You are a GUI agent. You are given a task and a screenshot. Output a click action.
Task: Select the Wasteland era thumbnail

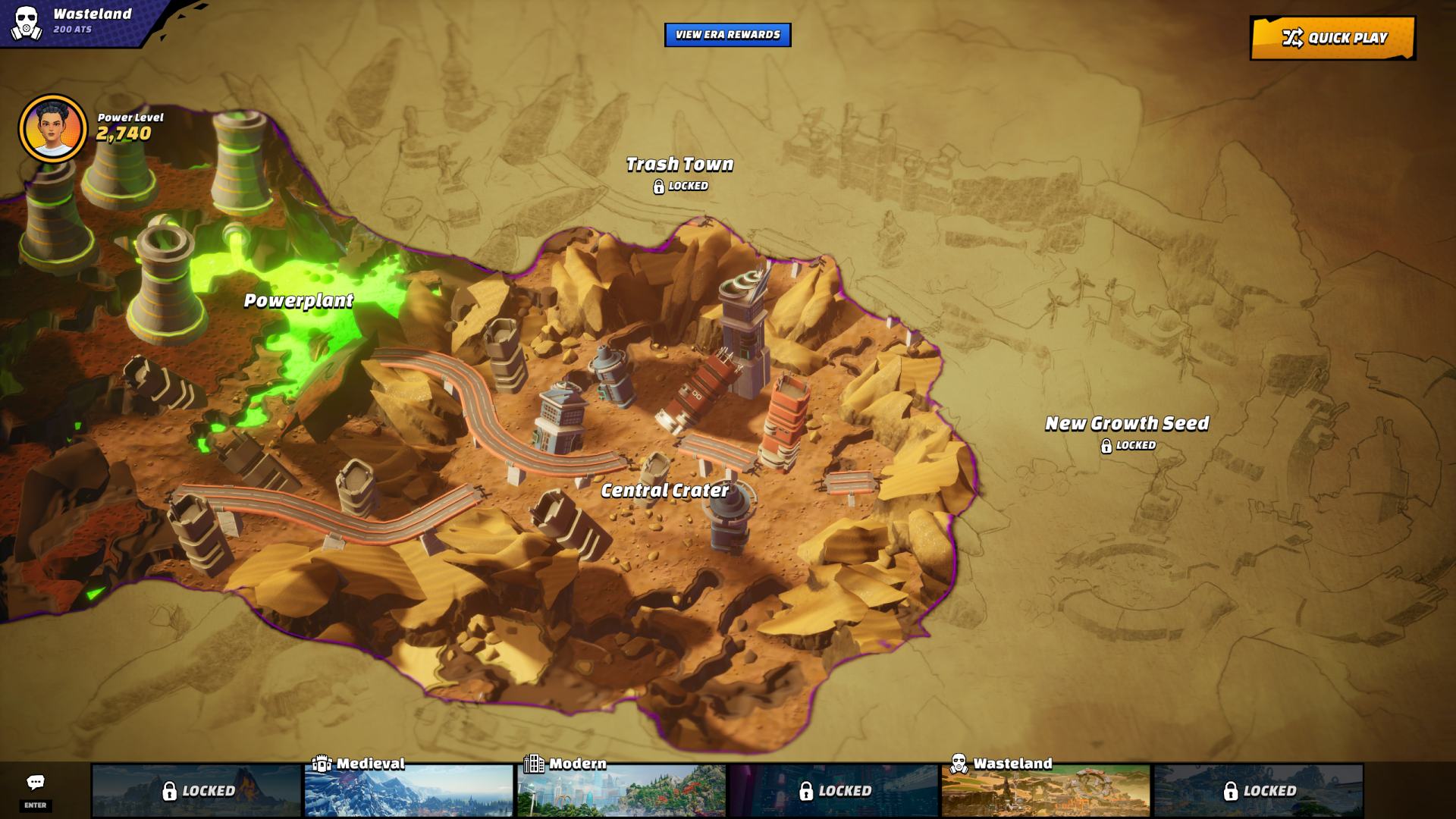(x=1046, y=789)
